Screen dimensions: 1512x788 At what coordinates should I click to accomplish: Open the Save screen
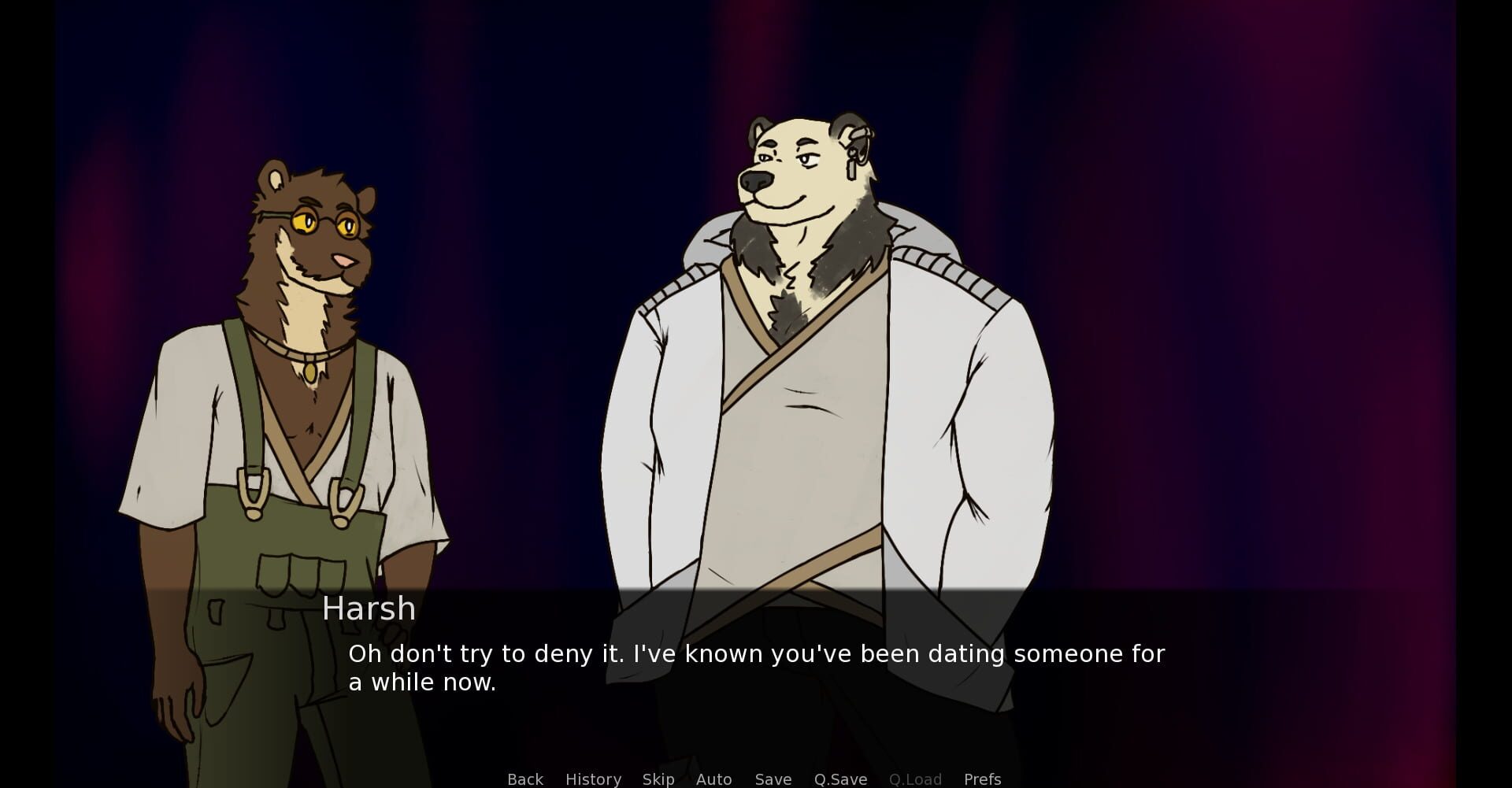pyautogui.click(x=773, y=779)
